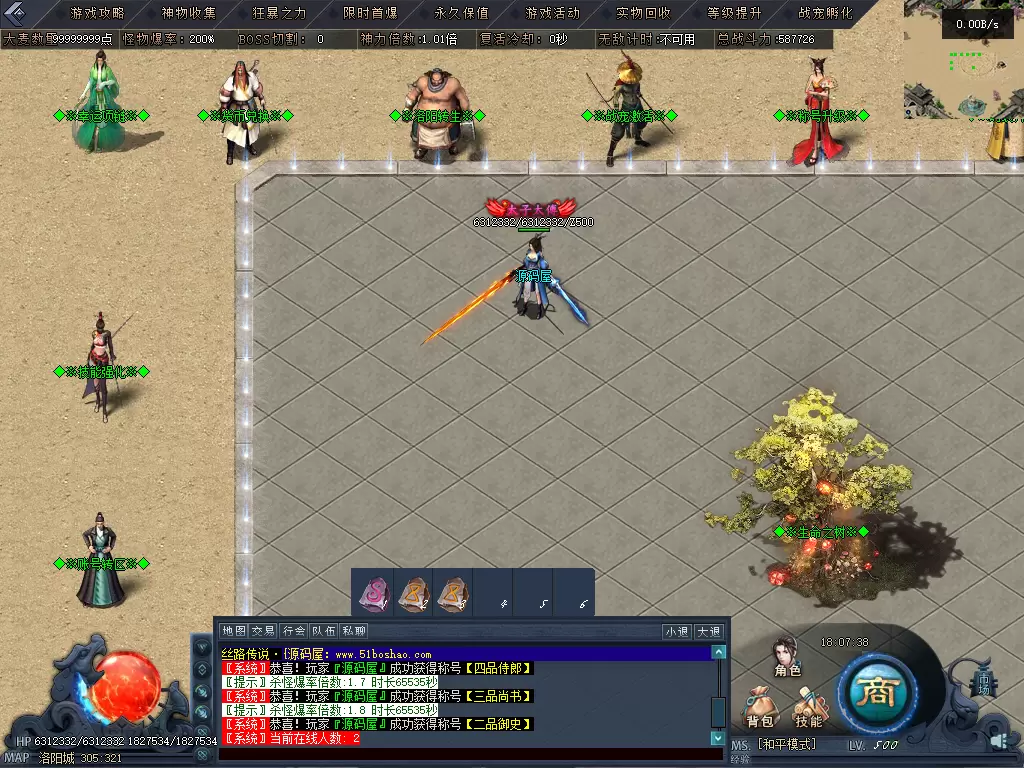Viewport: 1024px width, 768px height.
Task: Open the 实物回收 recycle menu
Action: (x=643, y=13)
